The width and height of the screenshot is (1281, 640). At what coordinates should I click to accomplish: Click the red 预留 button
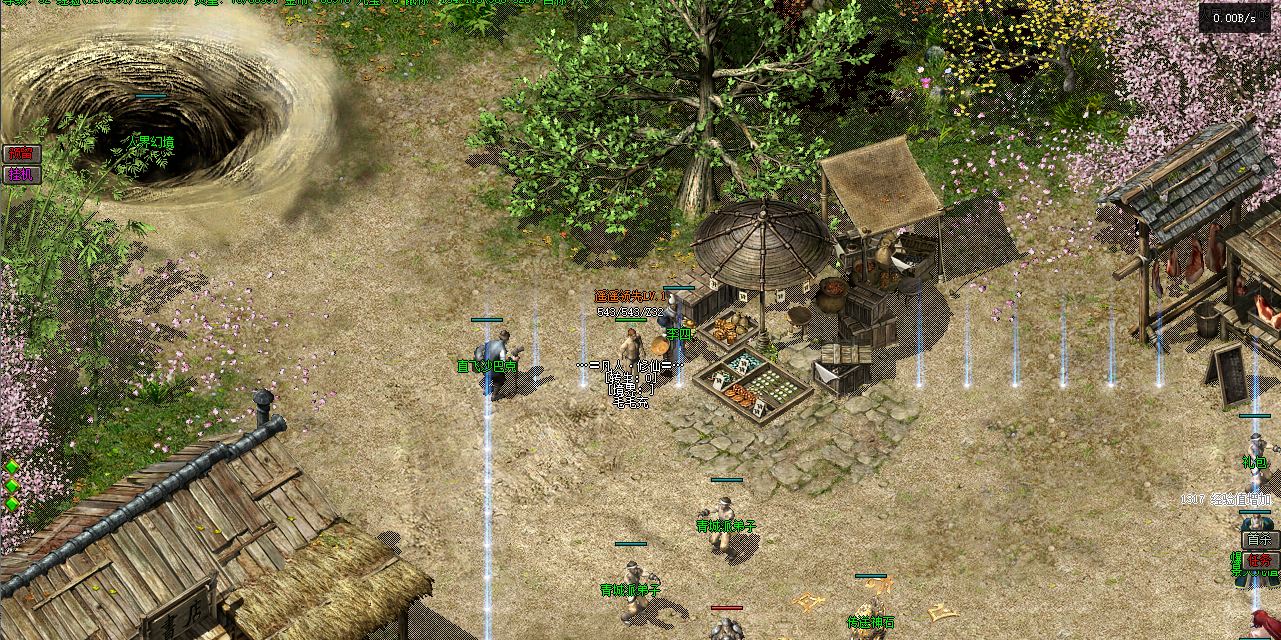pos(20,153)
